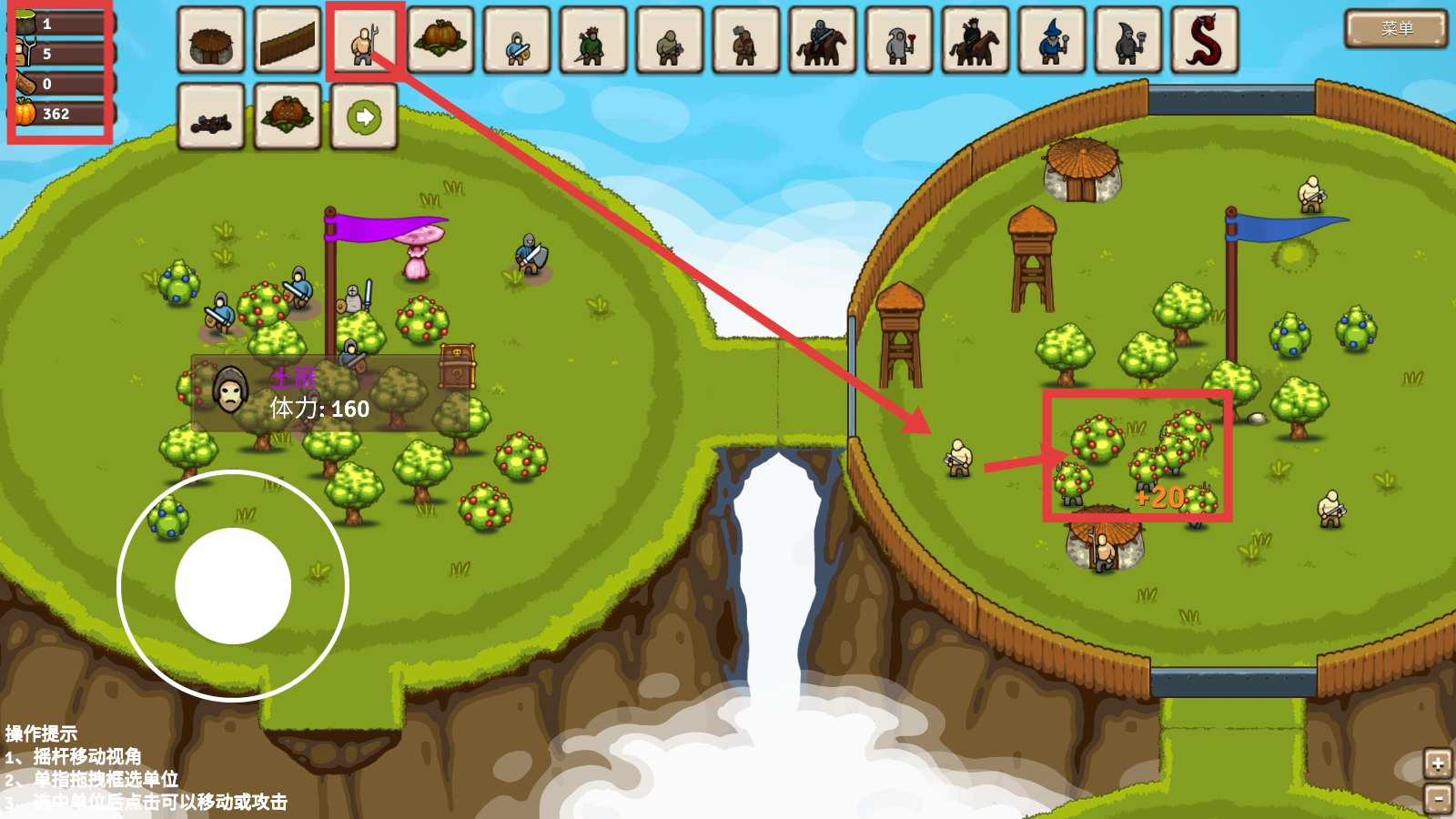Click the green arrow next-page button
Viewport: 1456px width, 819px height.
coord(364,117)
